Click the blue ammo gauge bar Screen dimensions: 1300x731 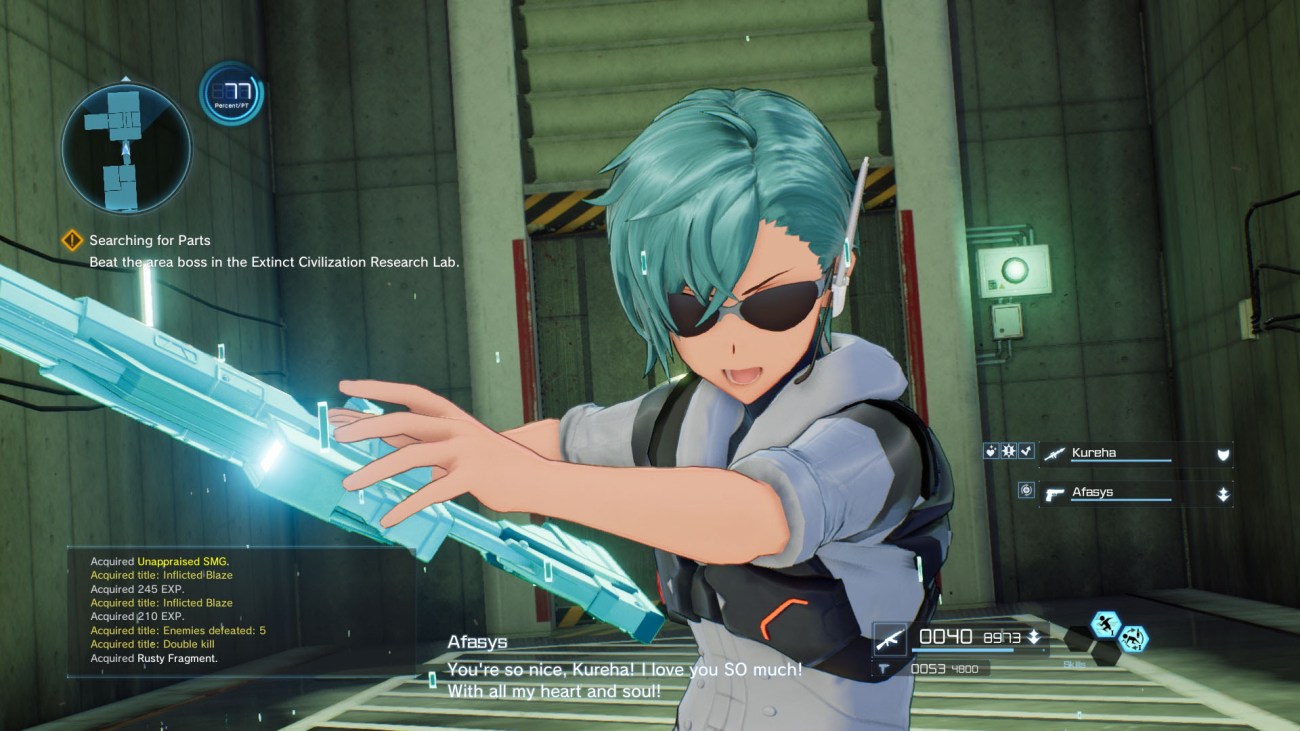[961, 650]
